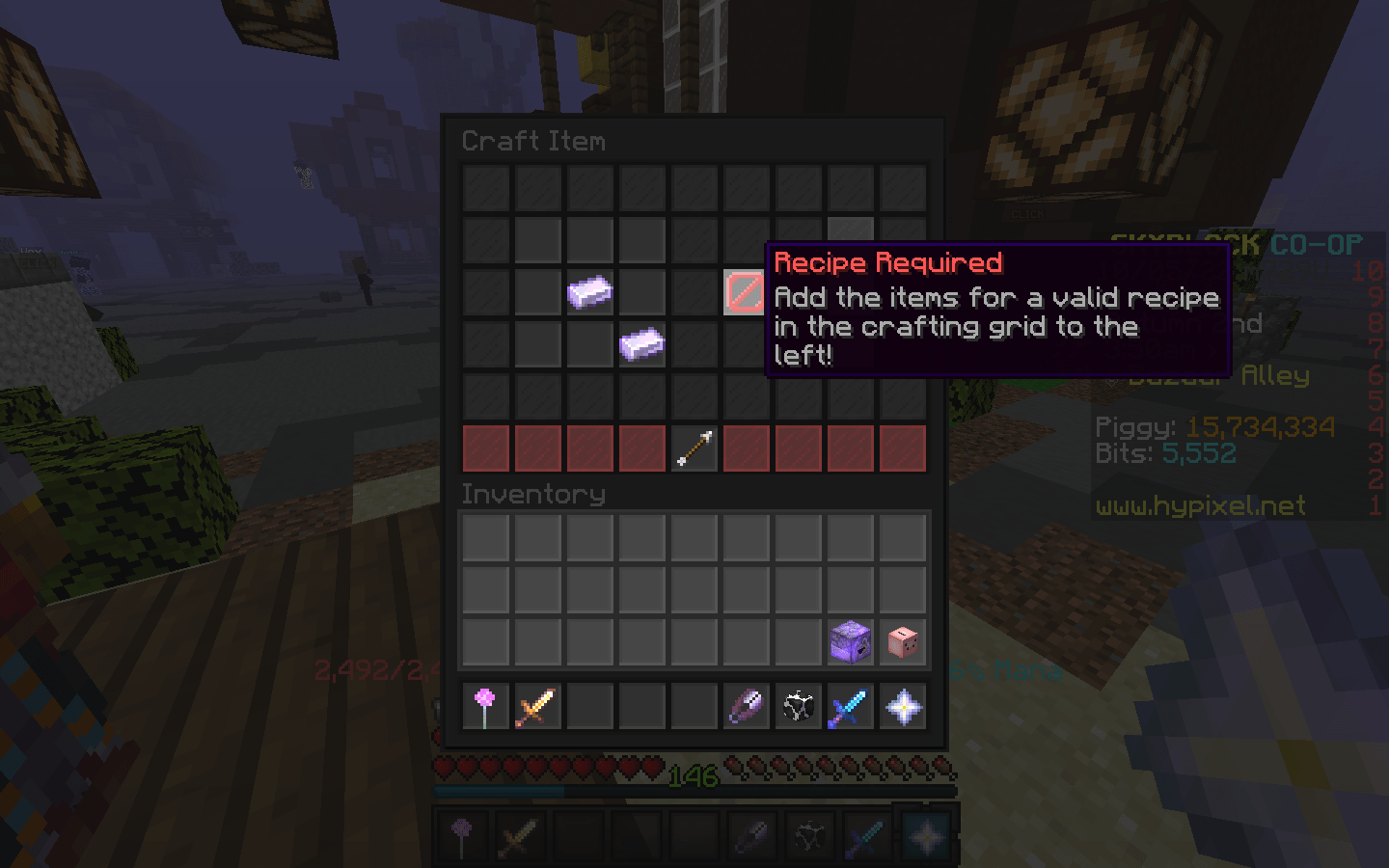Grab the pink pig head block in the inventory
The width and height of the screenshot is (1389, 868).
point(903,641)
